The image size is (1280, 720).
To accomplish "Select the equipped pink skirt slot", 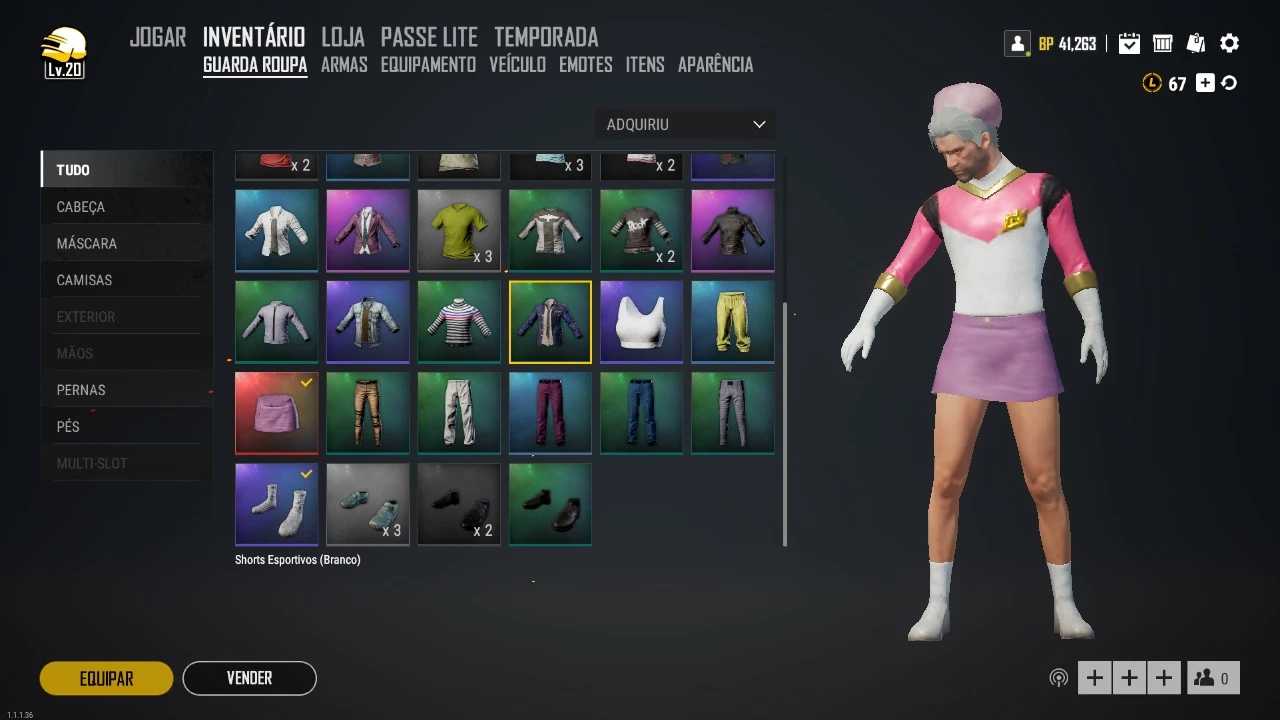I will pyautogui.click(x=277, y=413).
